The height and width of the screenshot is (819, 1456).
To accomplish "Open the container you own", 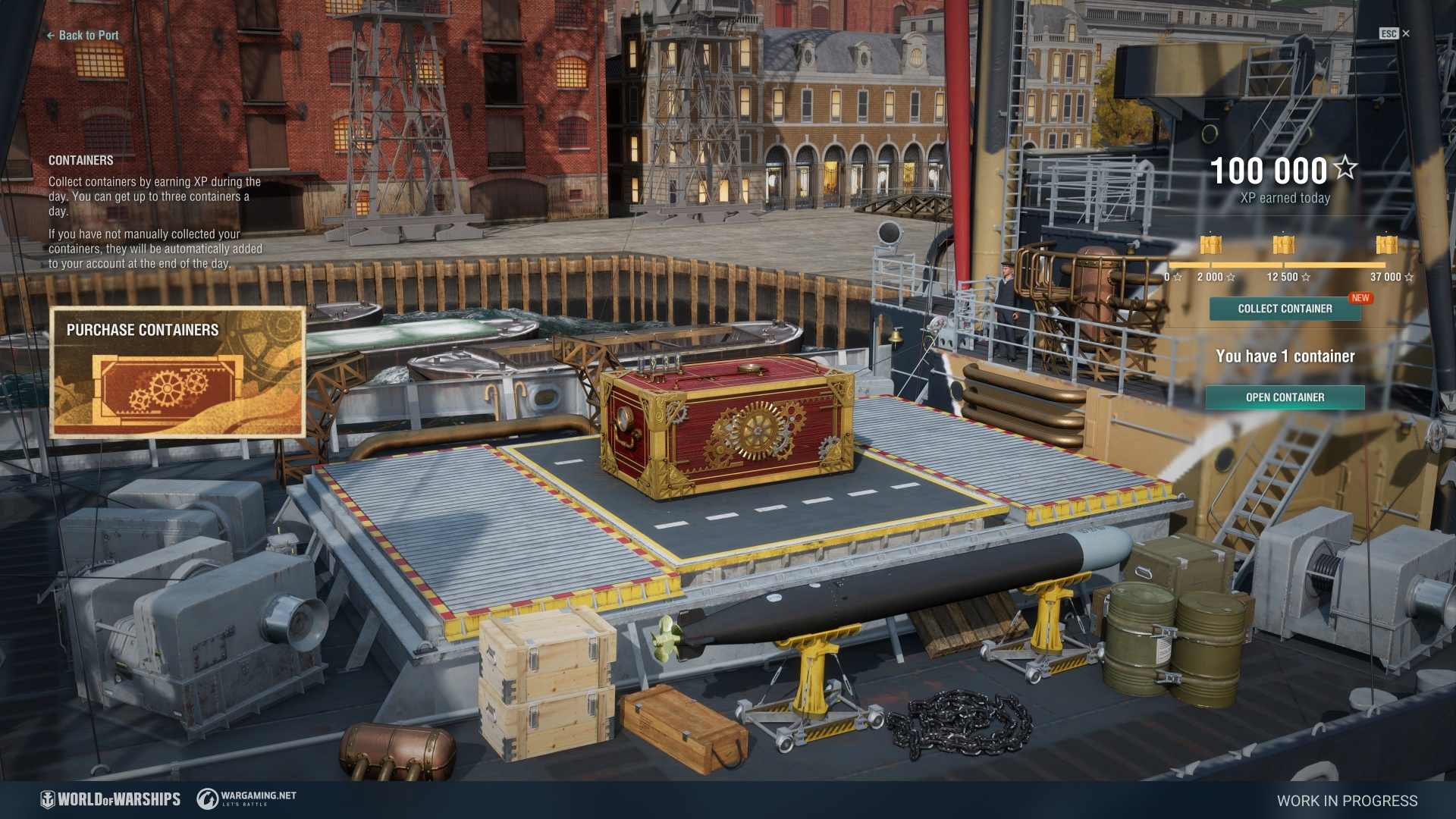I will pos(1285,397).
